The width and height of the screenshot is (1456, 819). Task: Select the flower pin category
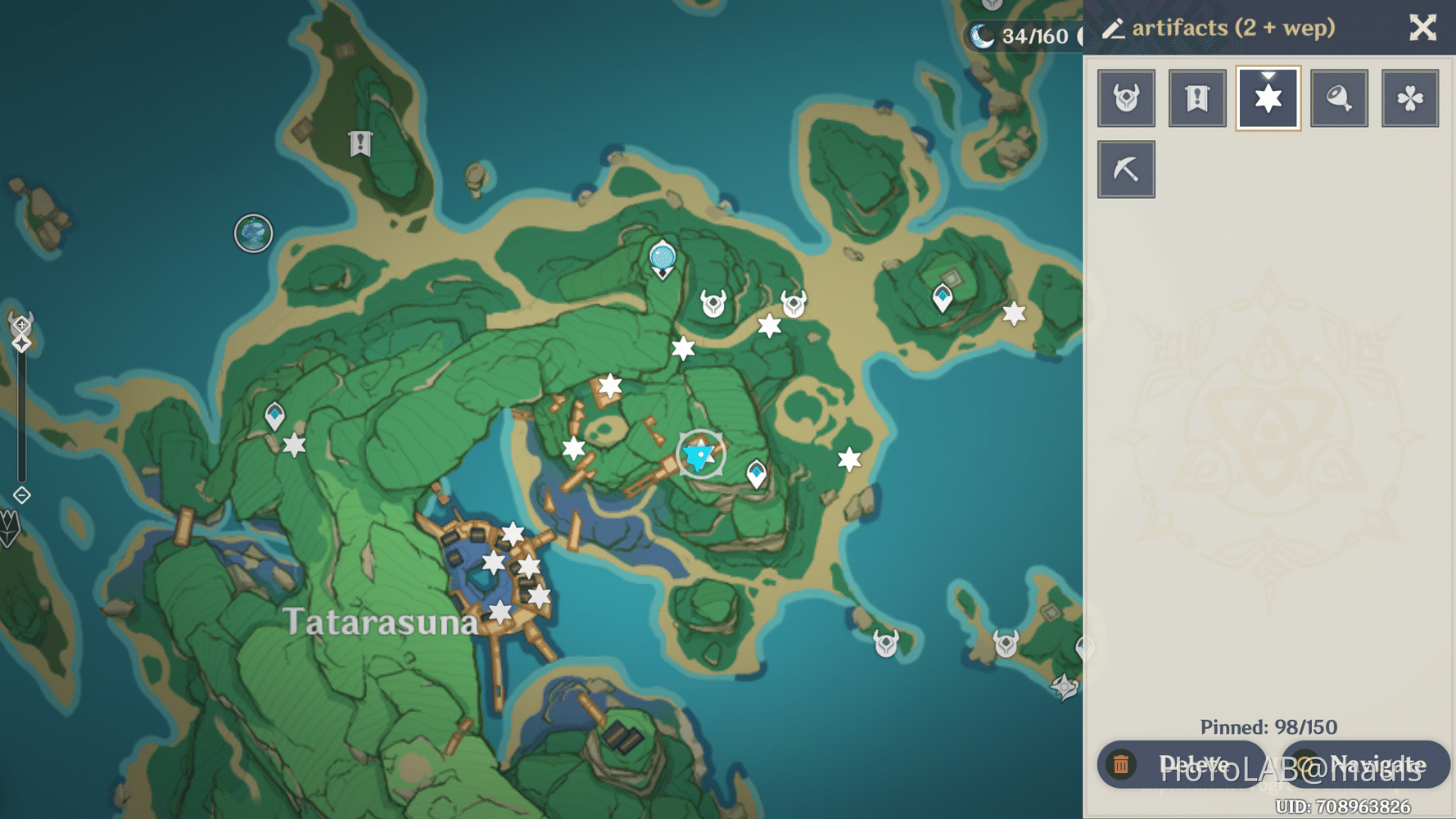coord(1410,97)
